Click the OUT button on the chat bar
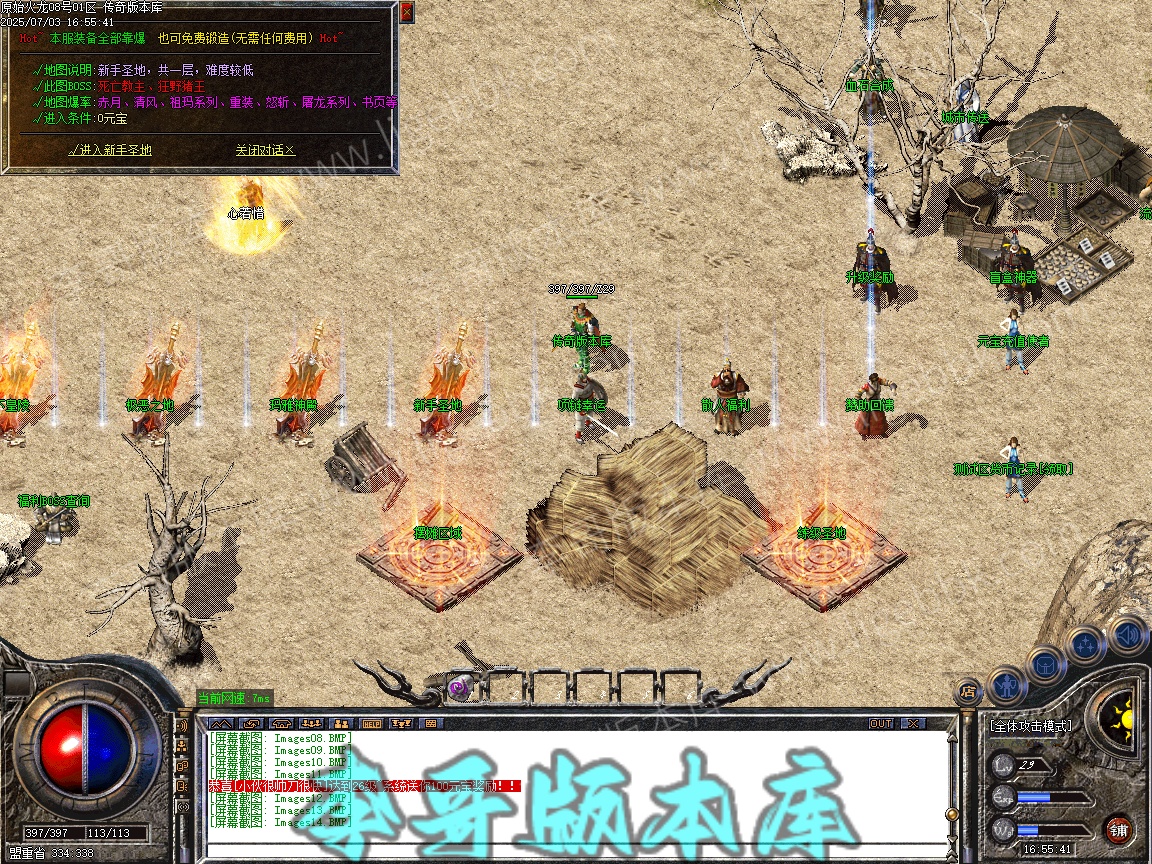Image resolution: width=1152 pixels, height=864 pixels. tap(881, 723)
